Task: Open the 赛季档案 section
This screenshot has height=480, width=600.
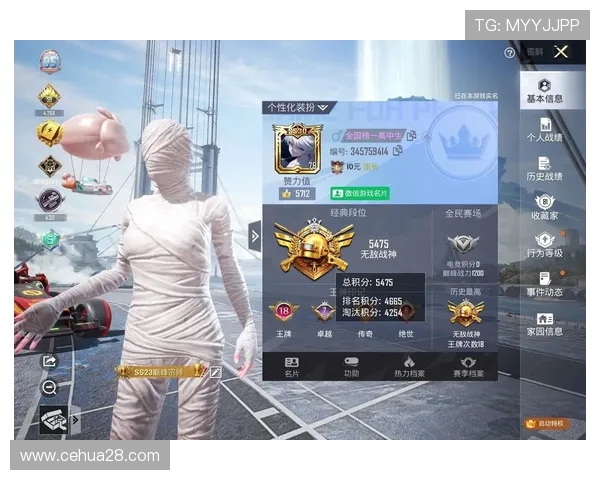Action: pyautogui.click(x=467, y=366)
